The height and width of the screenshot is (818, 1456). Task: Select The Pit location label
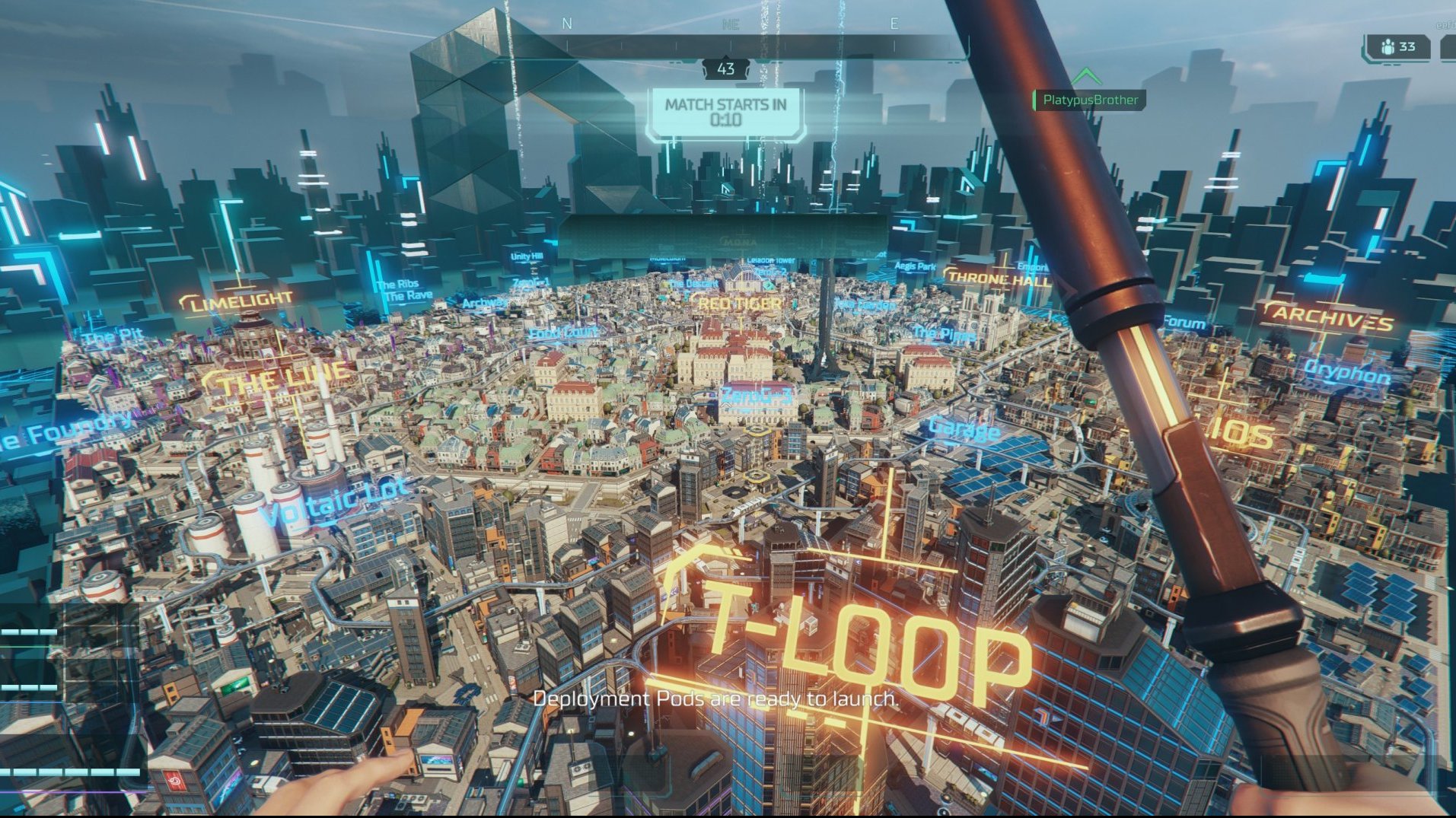click(114, 336)
